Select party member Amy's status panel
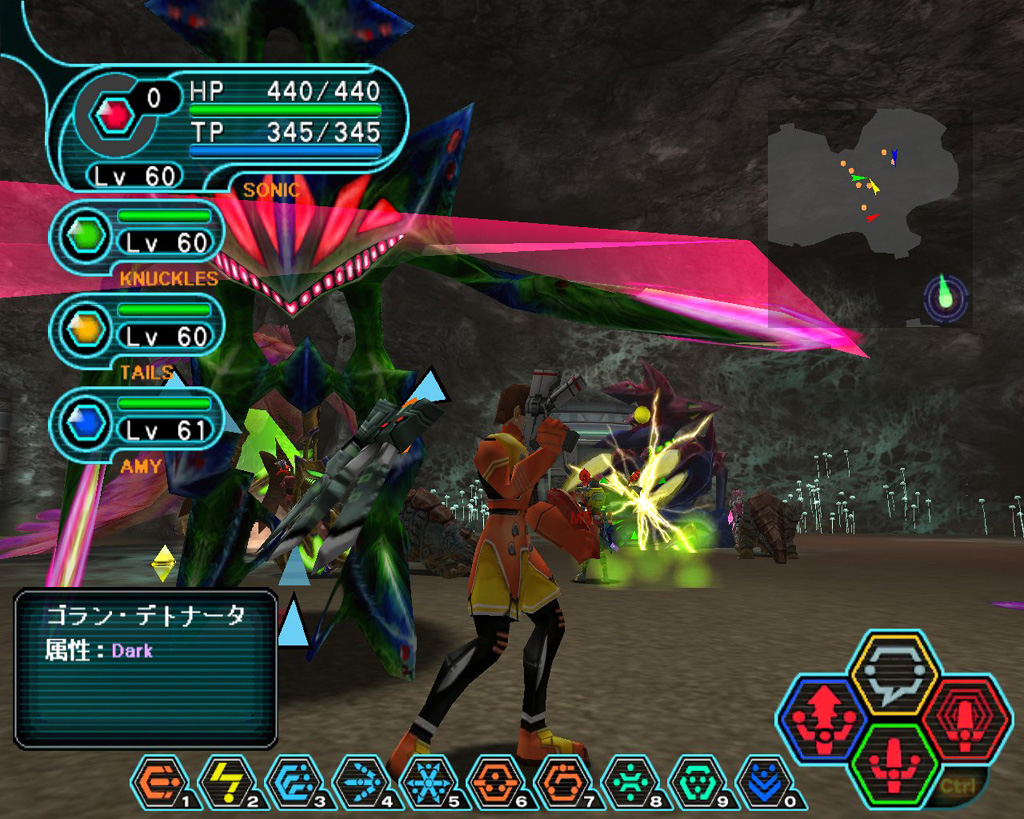Viewport: 1024px width, 819px height. coord(142,421)
